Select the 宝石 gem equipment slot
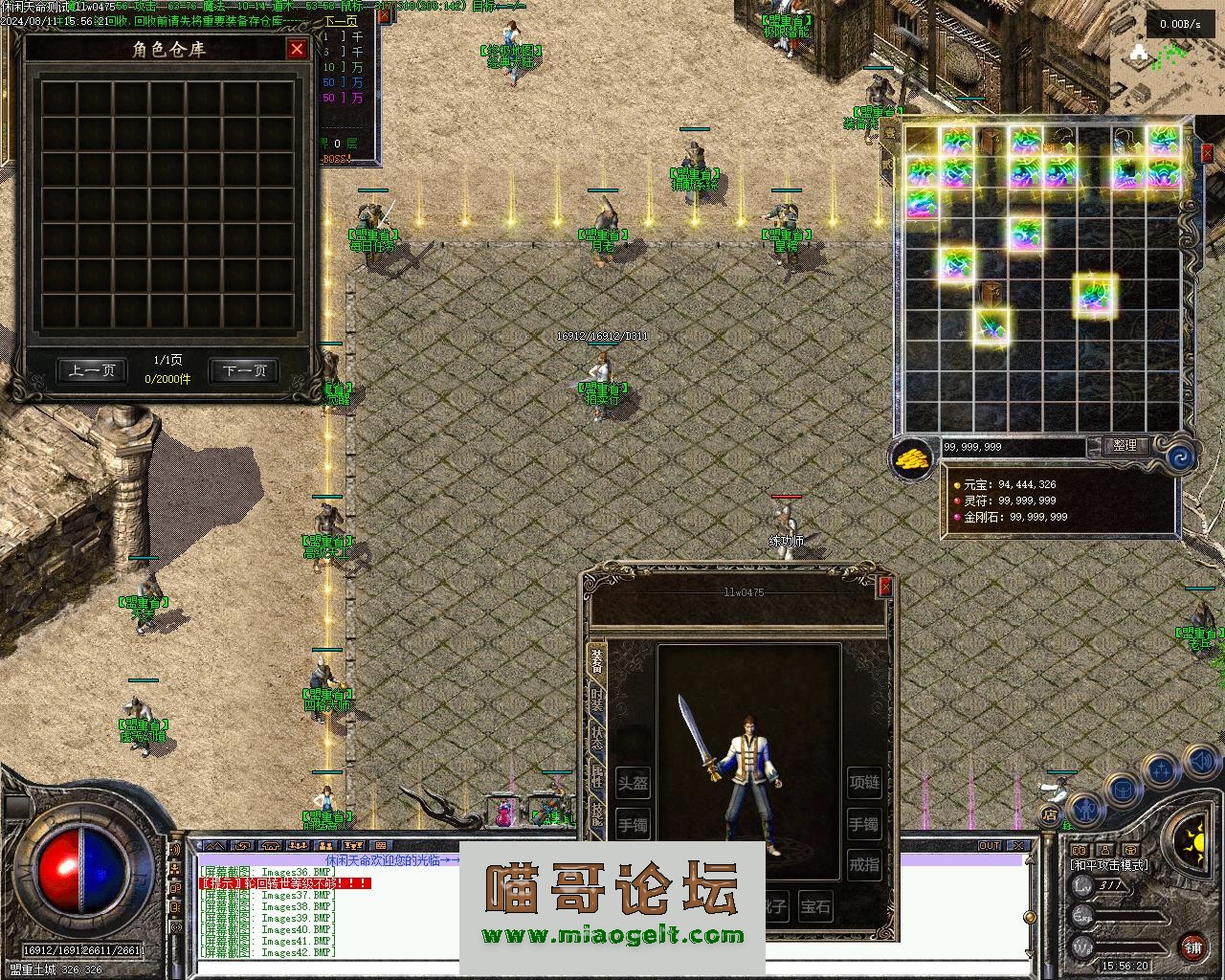Viewport: 1225px width, 980px height. click(x=815, y=905)
